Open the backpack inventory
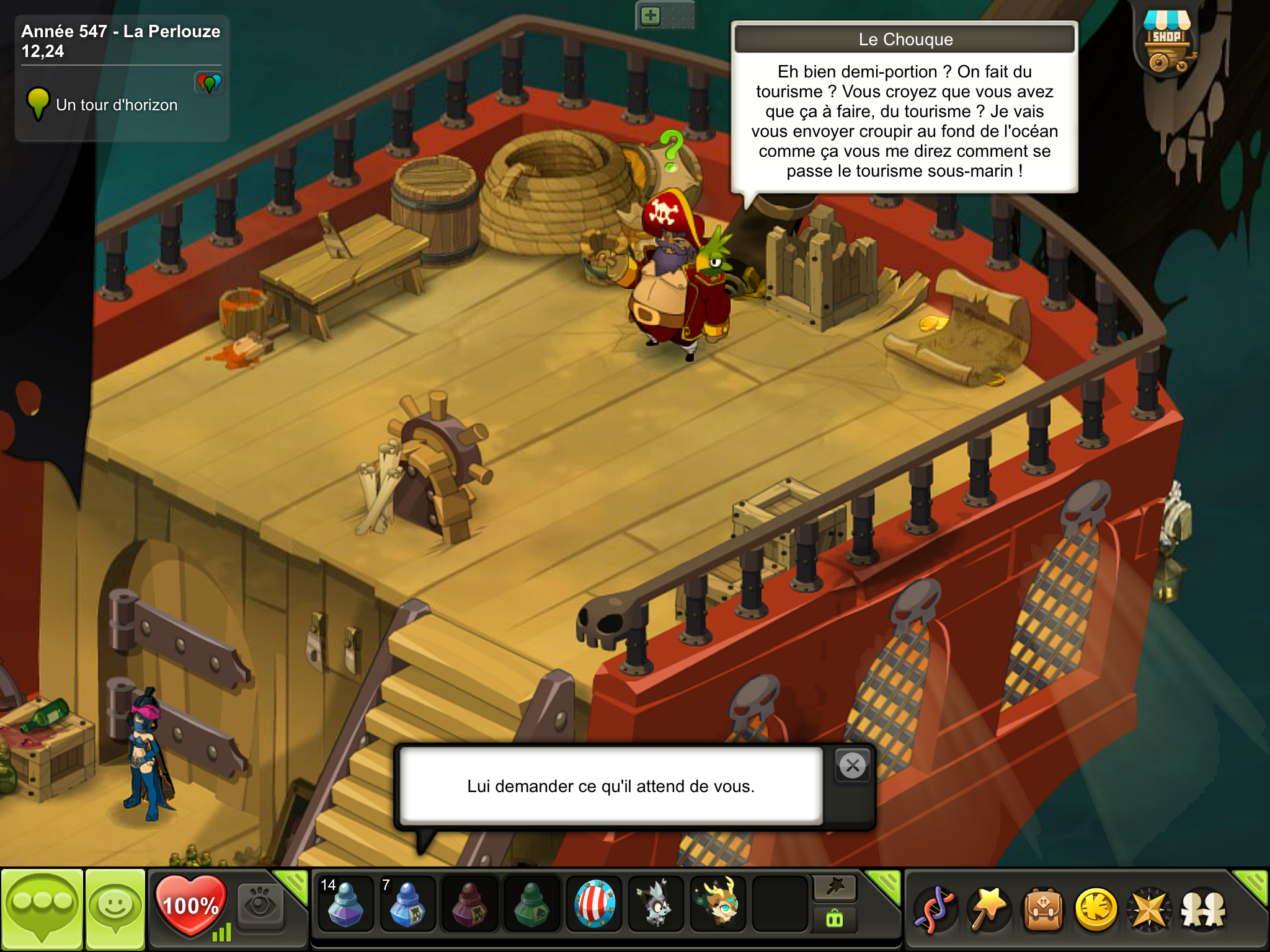 [1044, 909]
